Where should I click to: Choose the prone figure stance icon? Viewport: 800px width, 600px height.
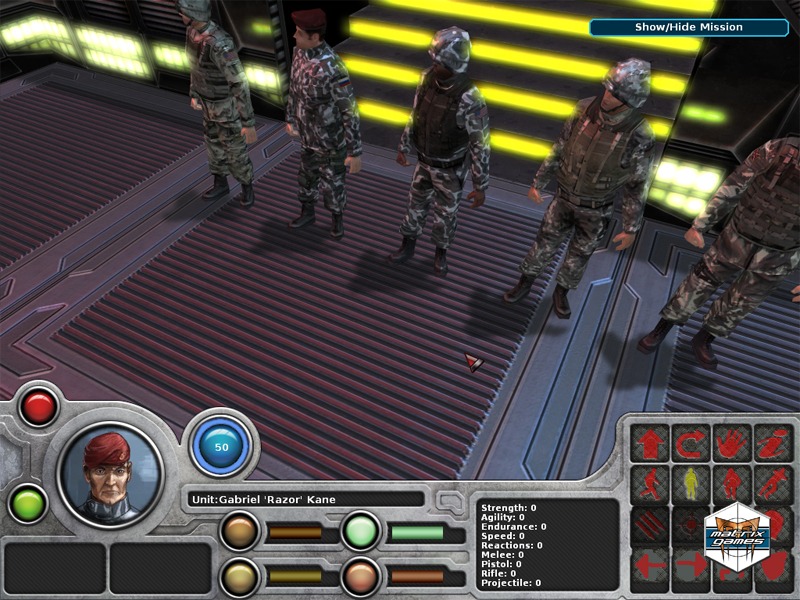[773, 484]
